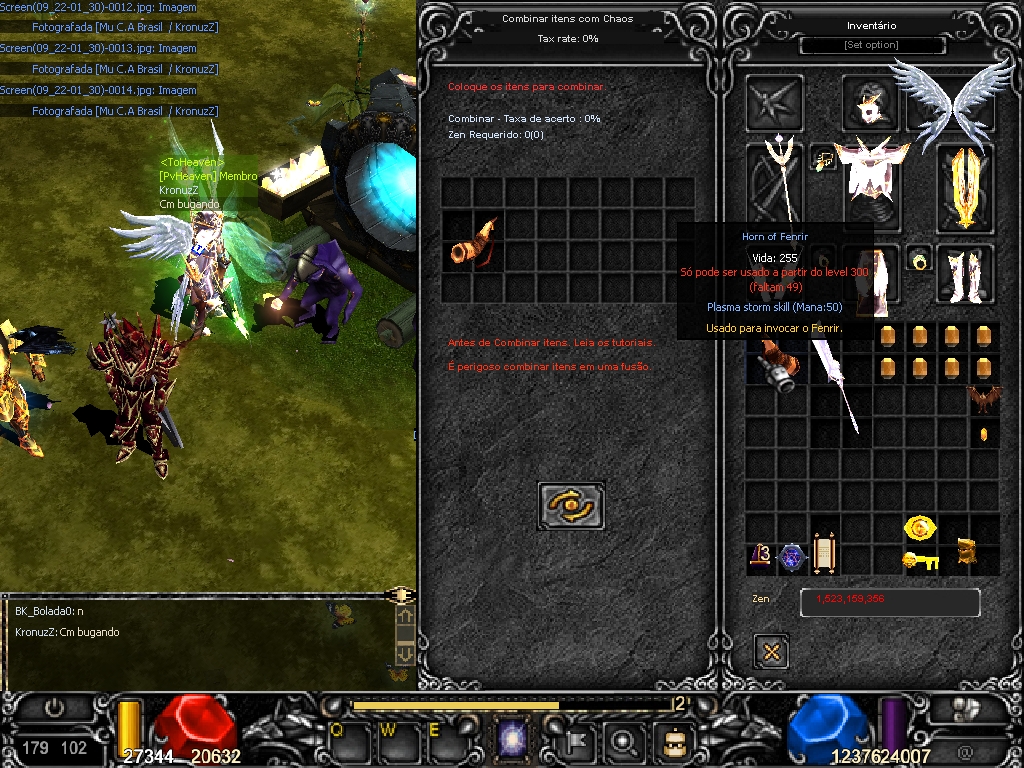Select the equipped helm slot
1024x768 pixels.
point(871,104)
